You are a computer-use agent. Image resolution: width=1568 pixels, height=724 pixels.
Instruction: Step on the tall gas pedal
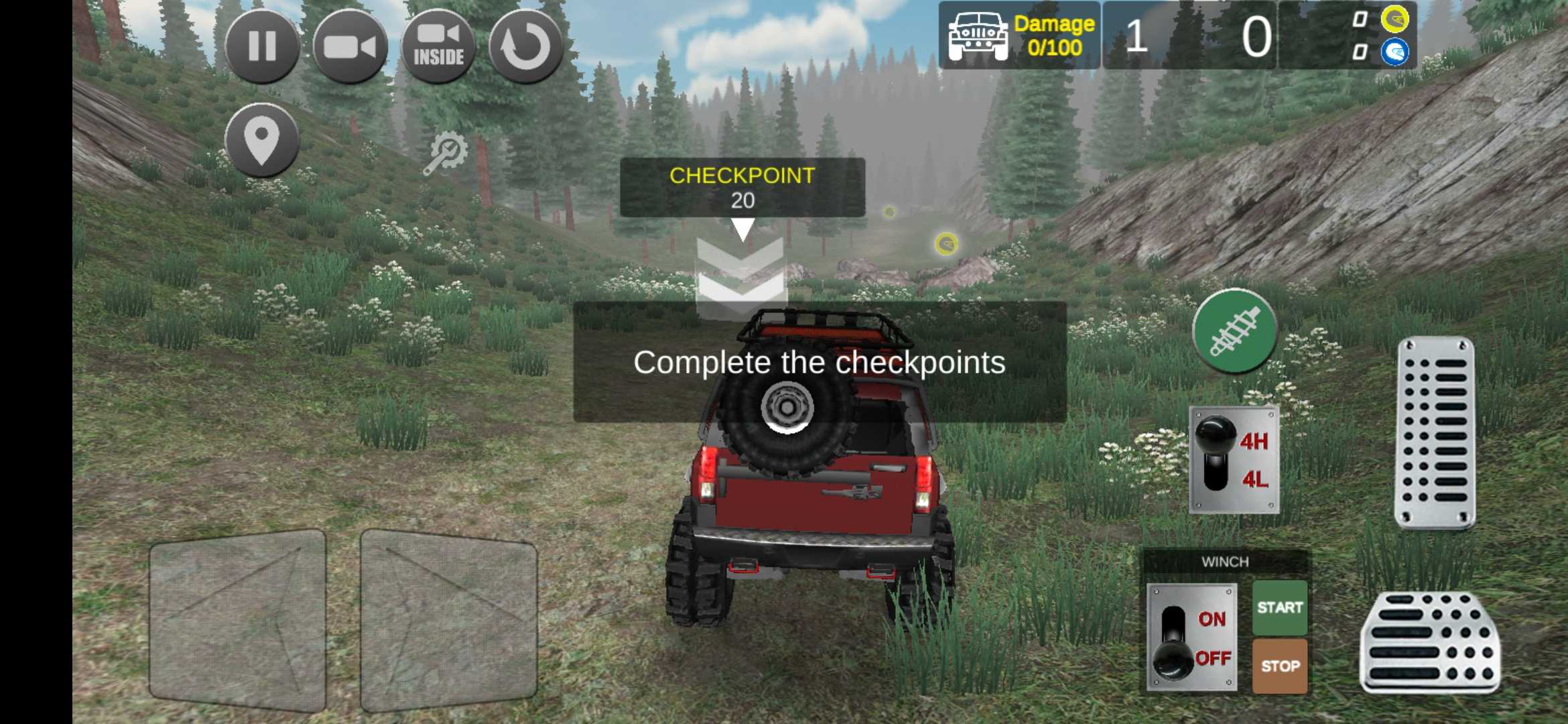[1435, 432]
